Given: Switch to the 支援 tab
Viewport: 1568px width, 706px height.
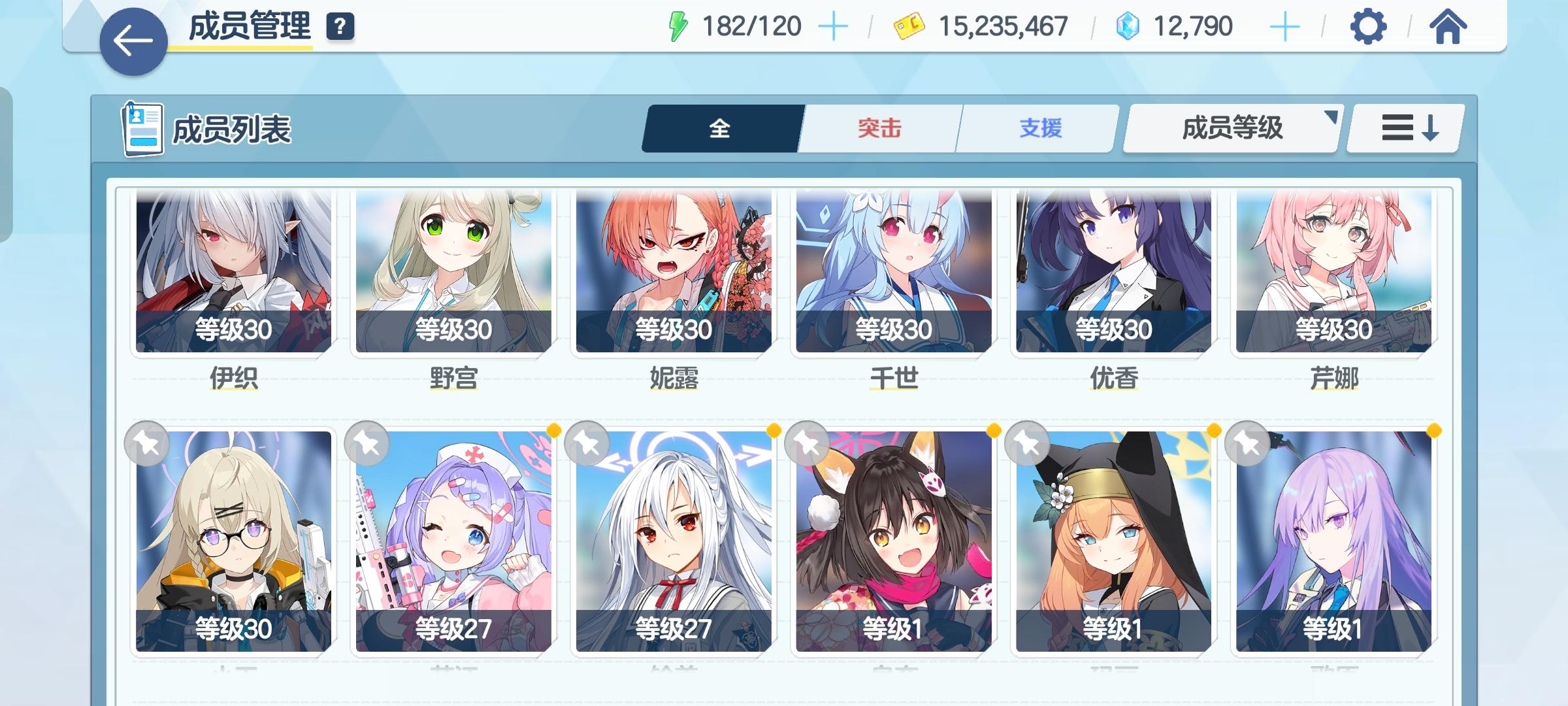Looking at the screenshot, I should (1041, 129).
